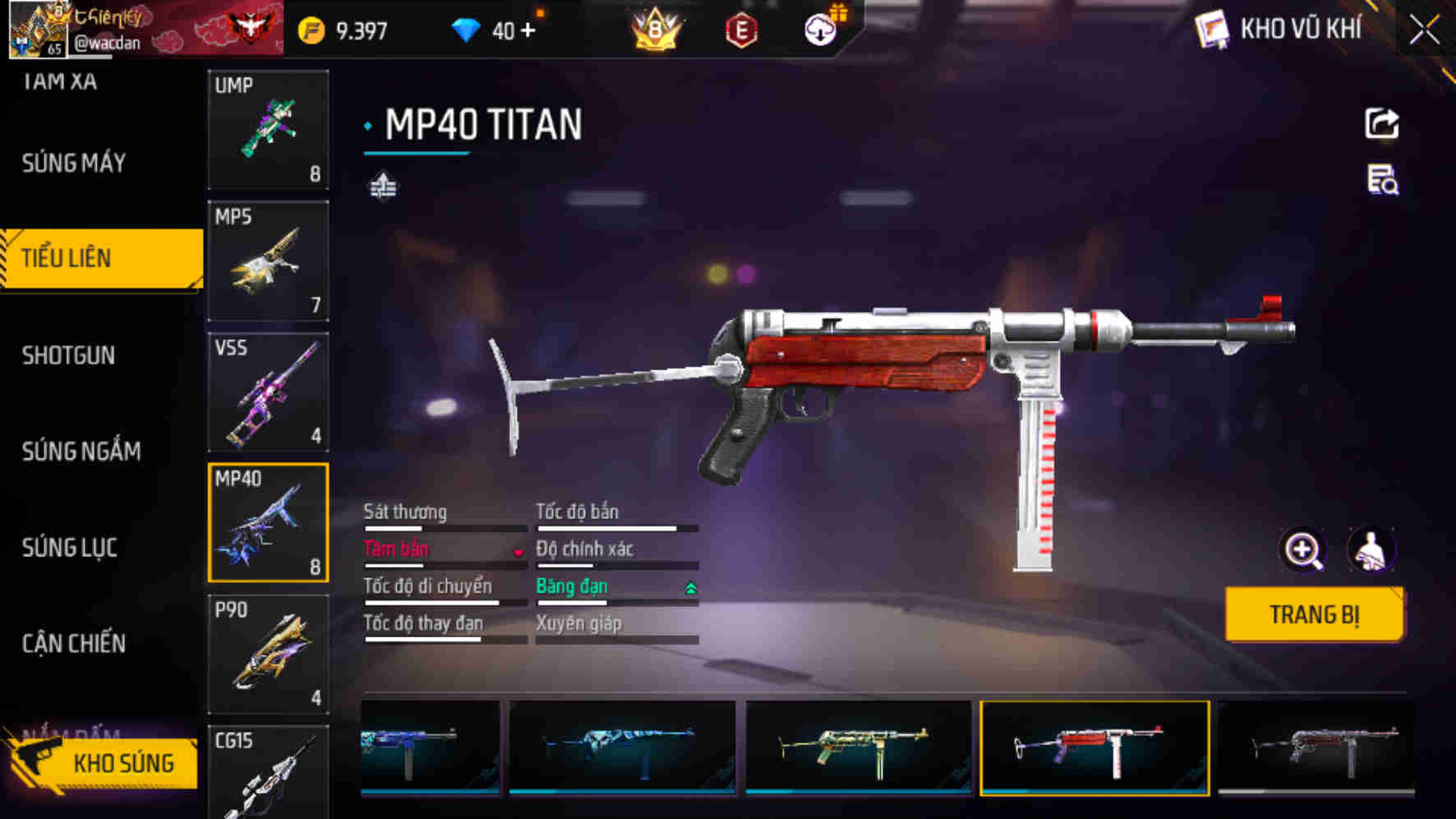Choose the MP5 weapon tile
The image size is (1456, 819).
(268, 260)
